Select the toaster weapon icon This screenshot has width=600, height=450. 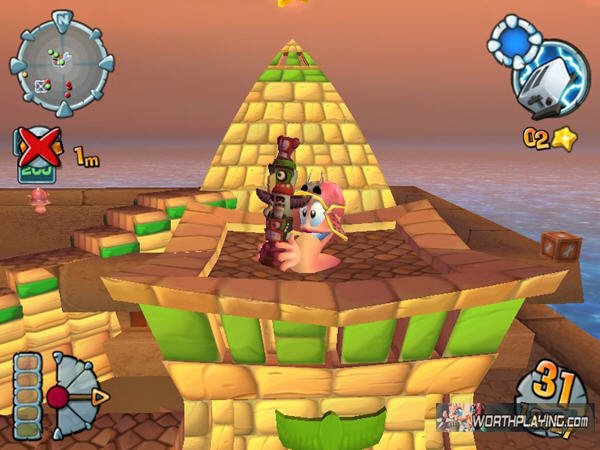(x=548, y=82)
